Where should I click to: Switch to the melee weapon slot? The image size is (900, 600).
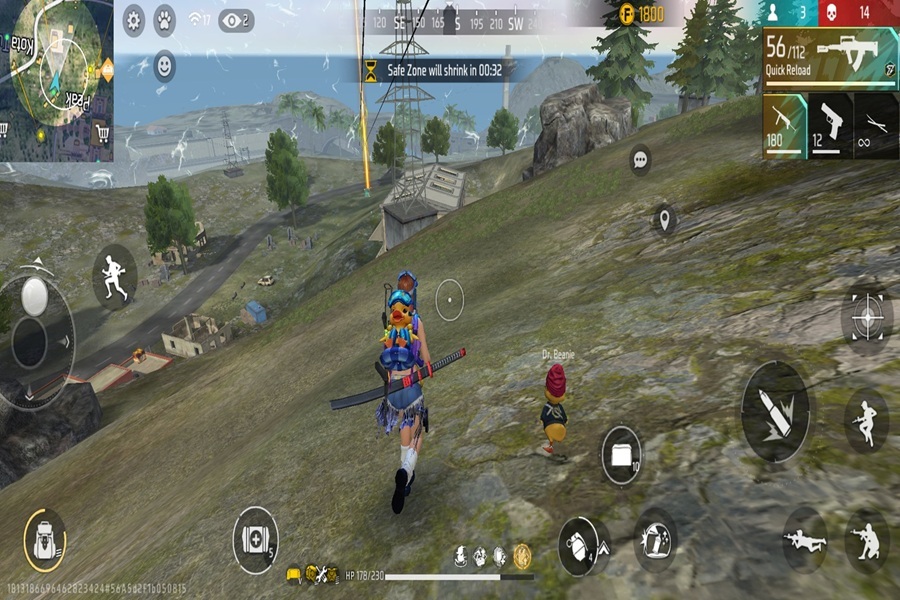point(876,126)
